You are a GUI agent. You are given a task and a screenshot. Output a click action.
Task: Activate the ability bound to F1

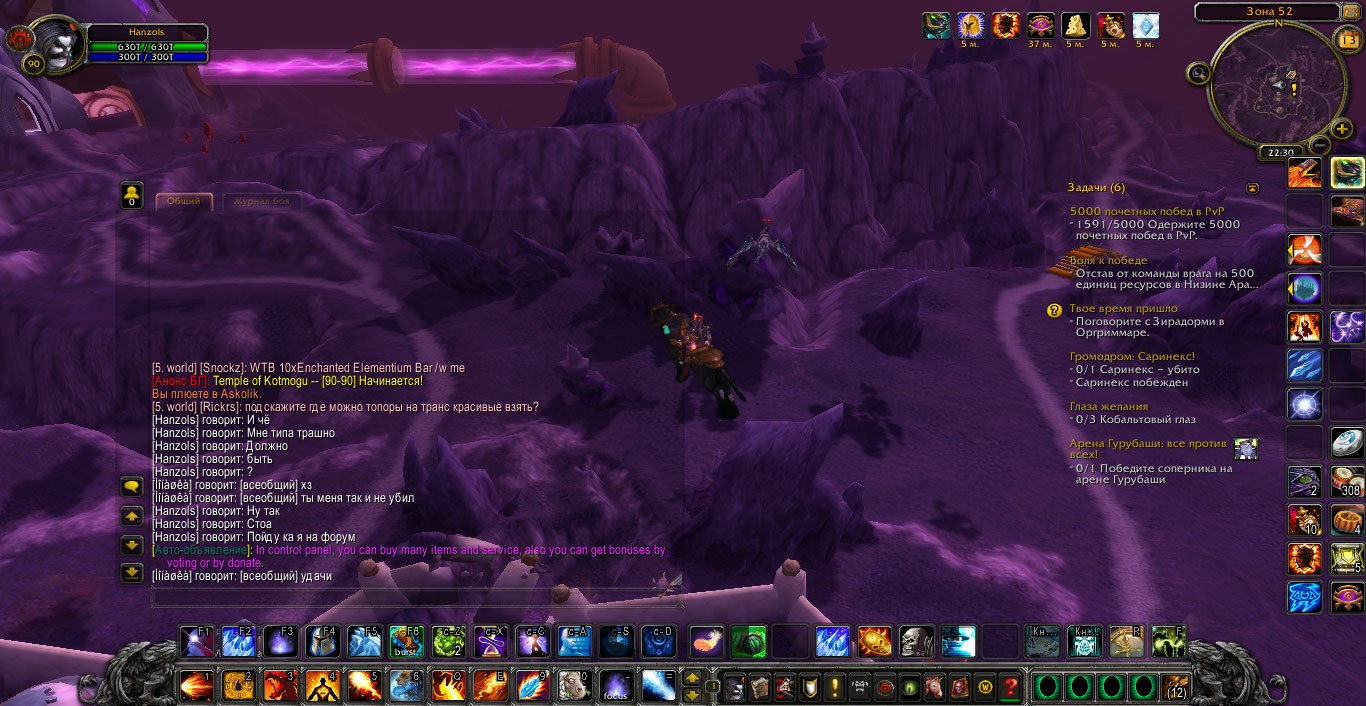197,641
